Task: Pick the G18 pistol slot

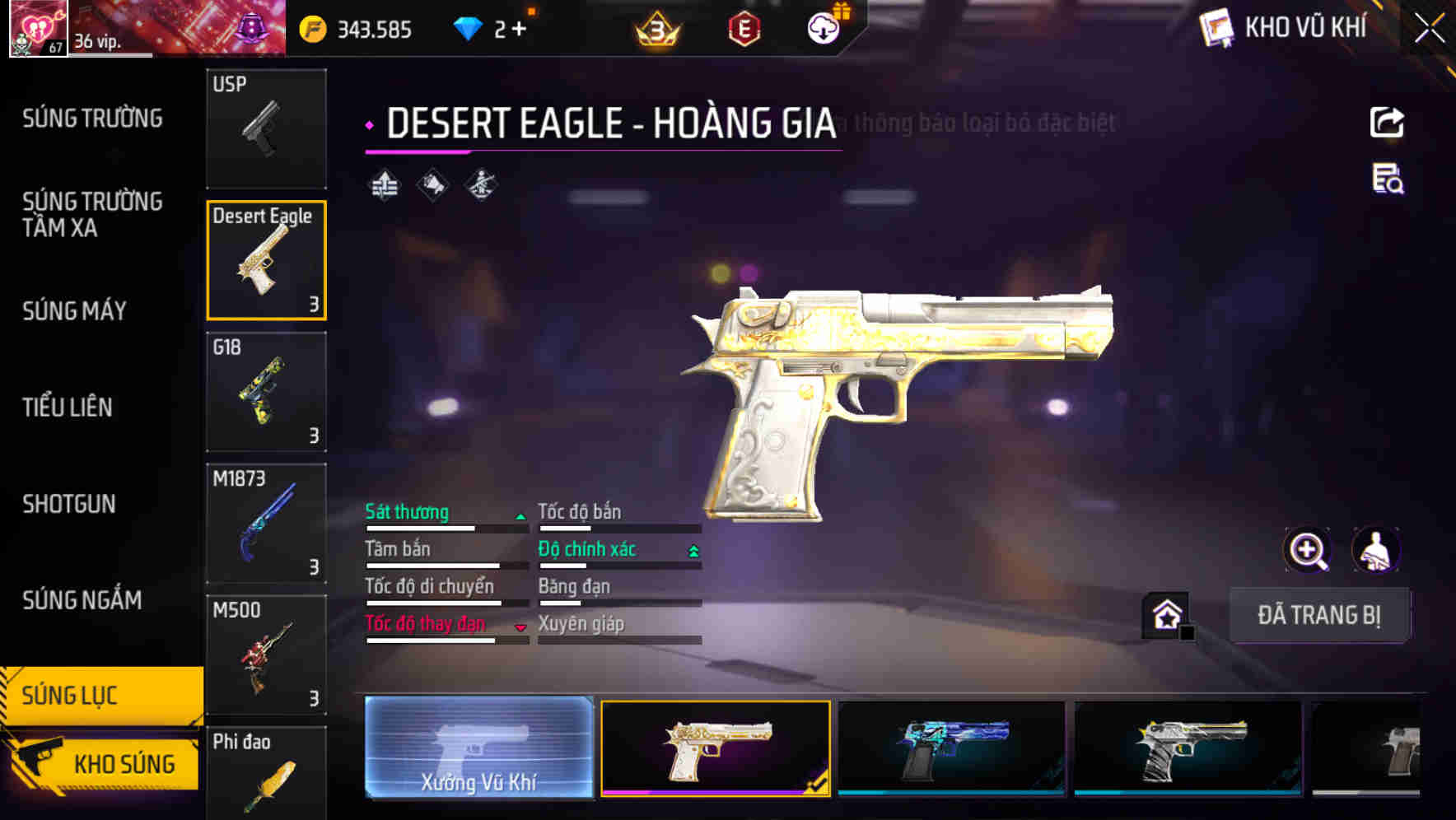Action: click(266, 392)
